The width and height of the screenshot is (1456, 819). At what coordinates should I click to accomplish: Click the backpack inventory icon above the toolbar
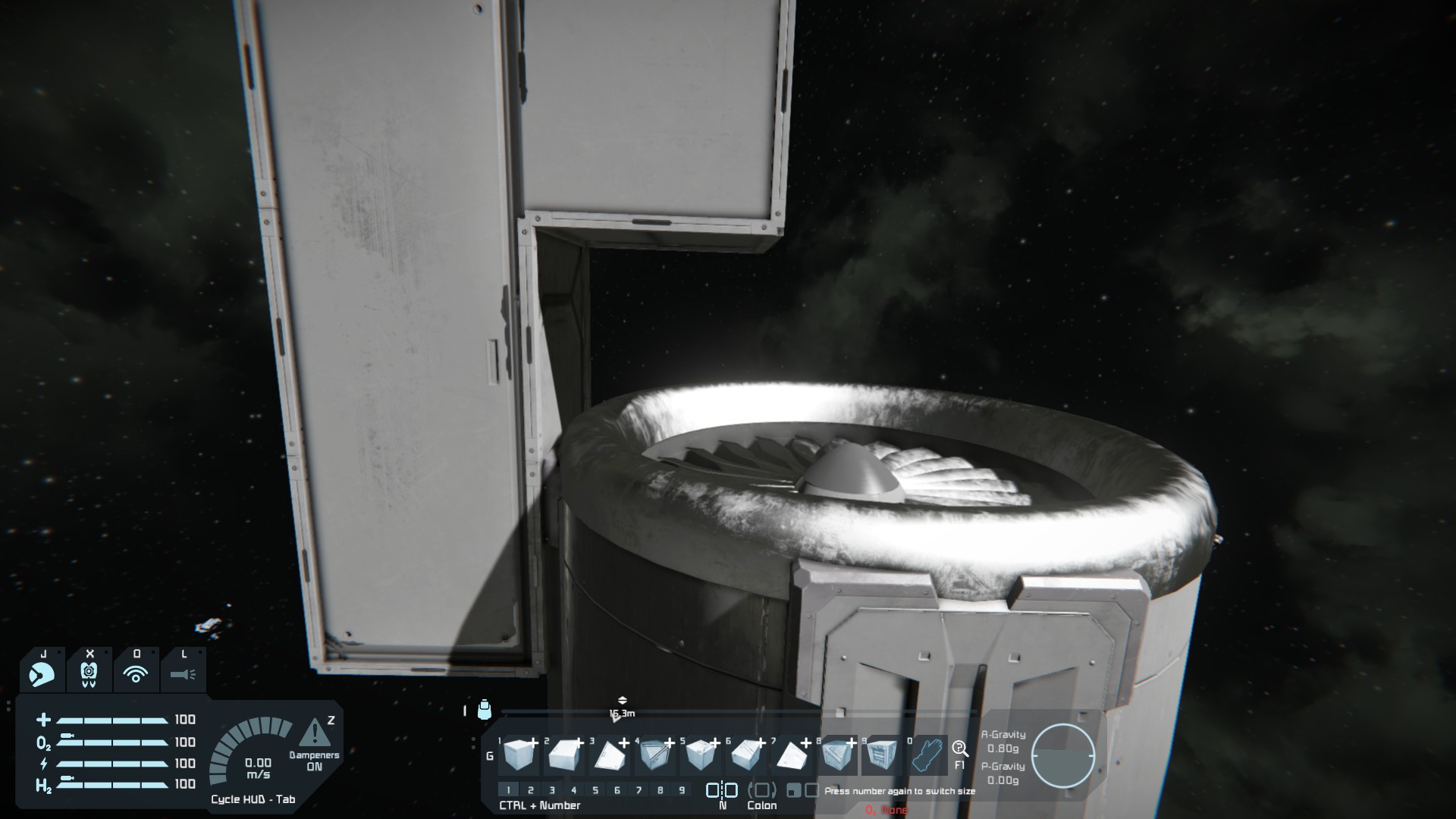(485, 710)
